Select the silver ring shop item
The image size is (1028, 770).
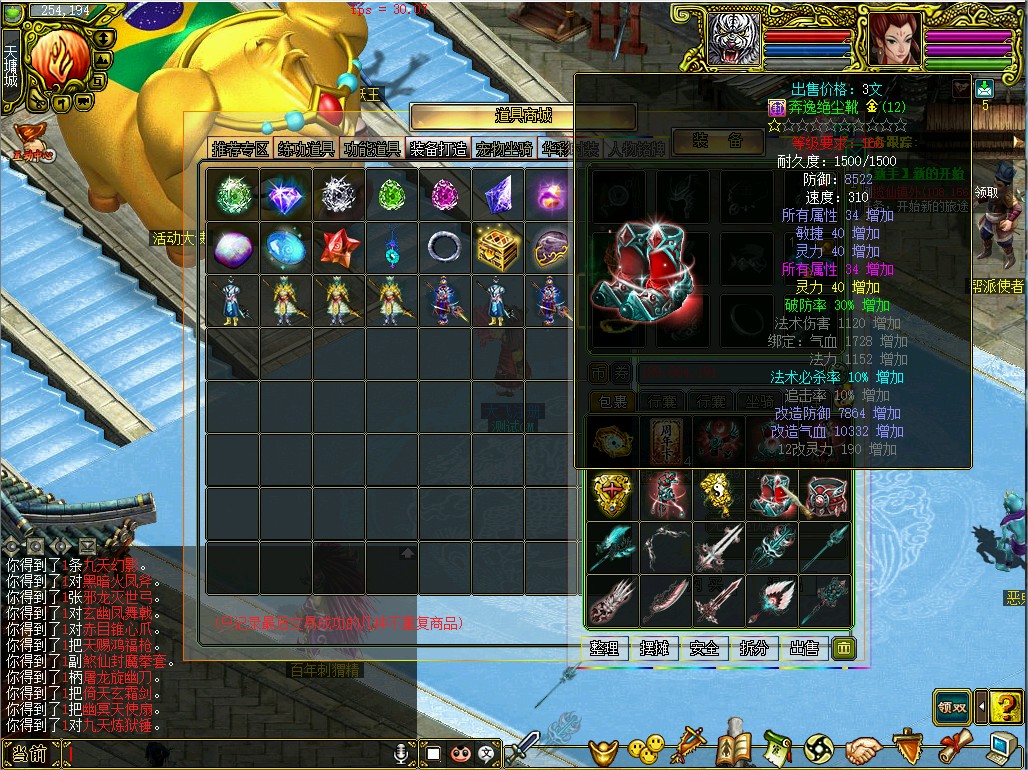click(443, 247)
